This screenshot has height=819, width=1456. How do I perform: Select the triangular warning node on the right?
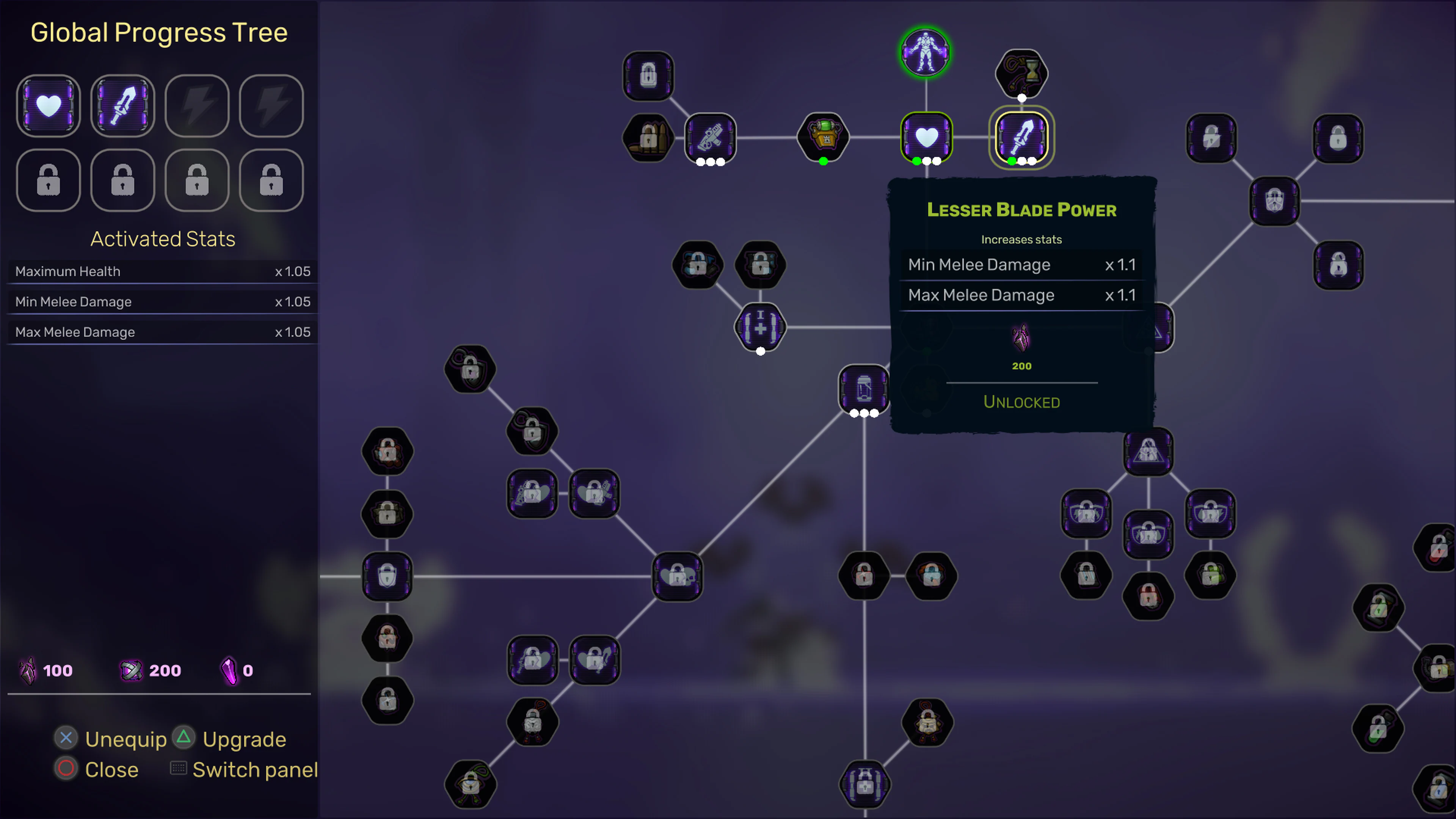[x=1148, y=451]
